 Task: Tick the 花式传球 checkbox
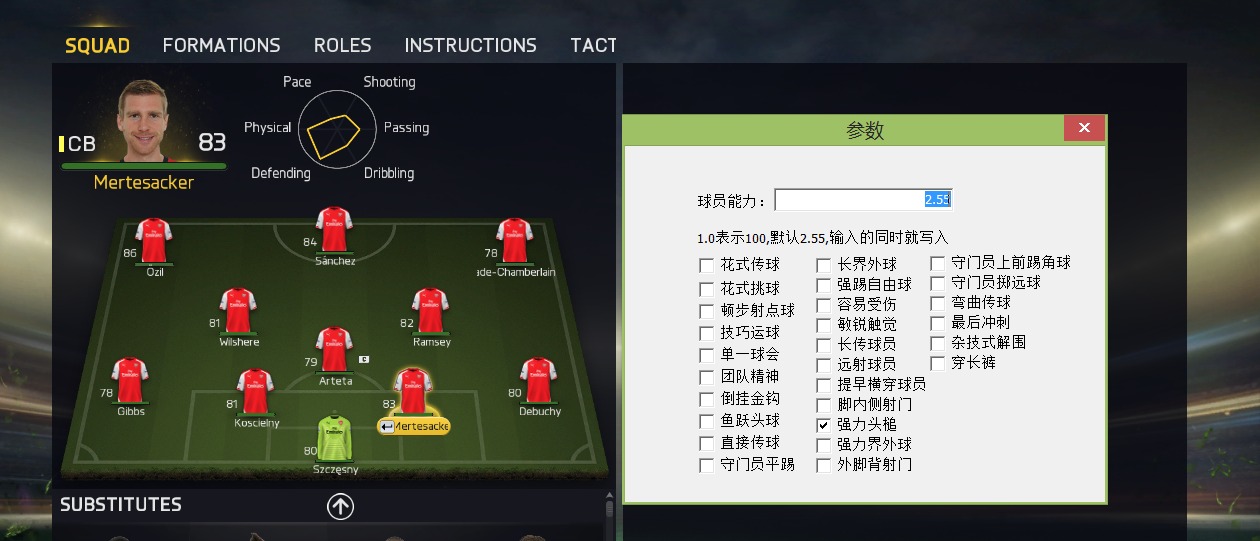708,266
